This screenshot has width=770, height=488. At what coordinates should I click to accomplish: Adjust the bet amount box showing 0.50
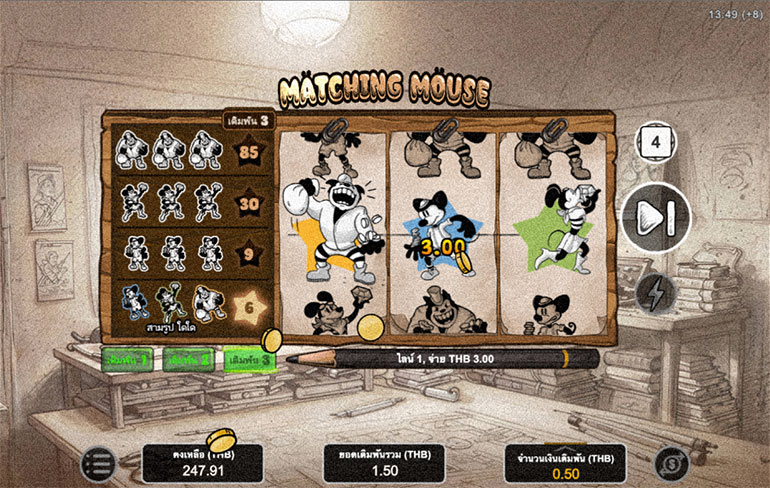pos(565,463)
